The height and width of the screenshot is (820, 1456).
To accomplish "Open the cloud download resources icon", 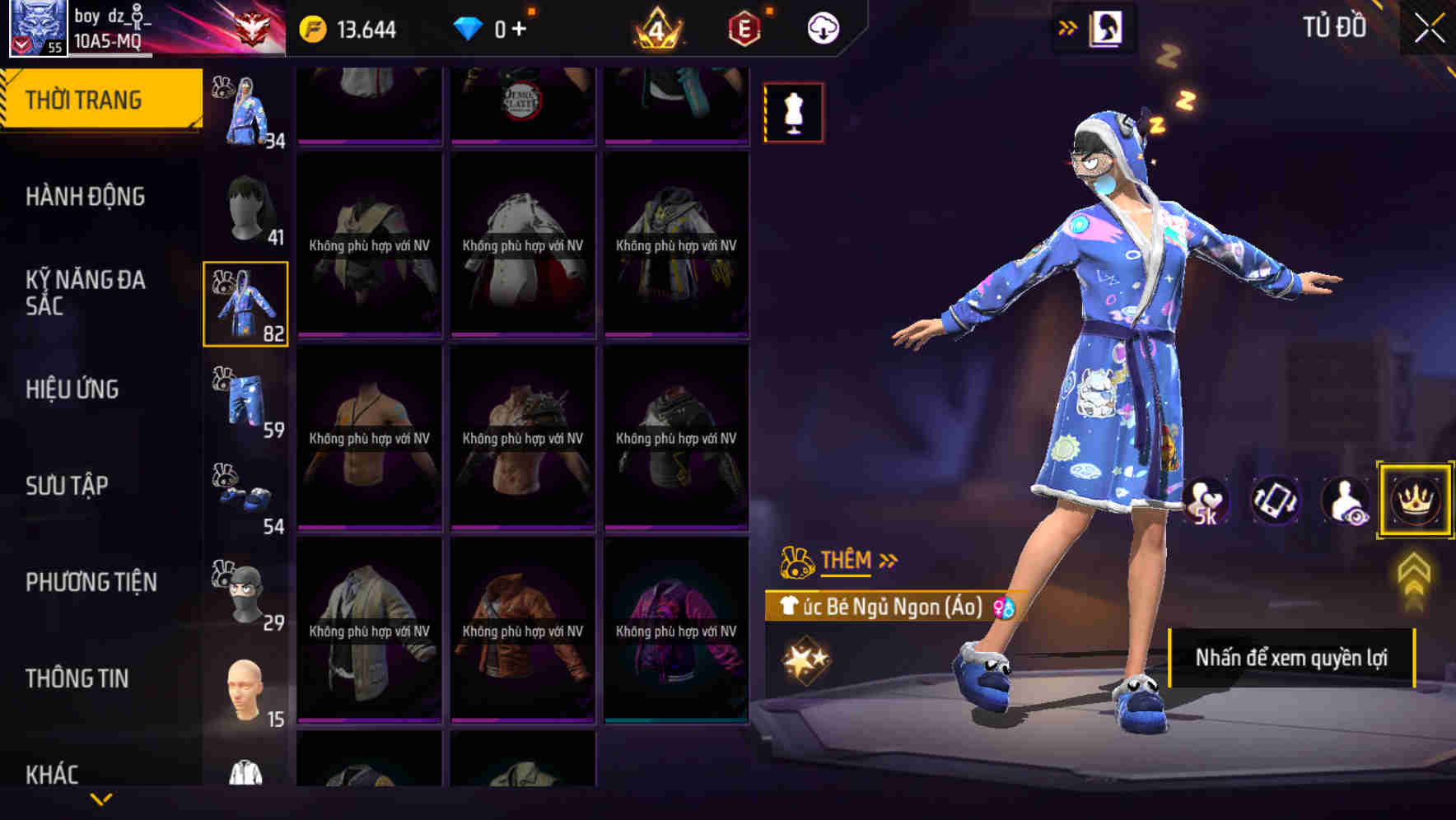I will [x=823, y=27].
